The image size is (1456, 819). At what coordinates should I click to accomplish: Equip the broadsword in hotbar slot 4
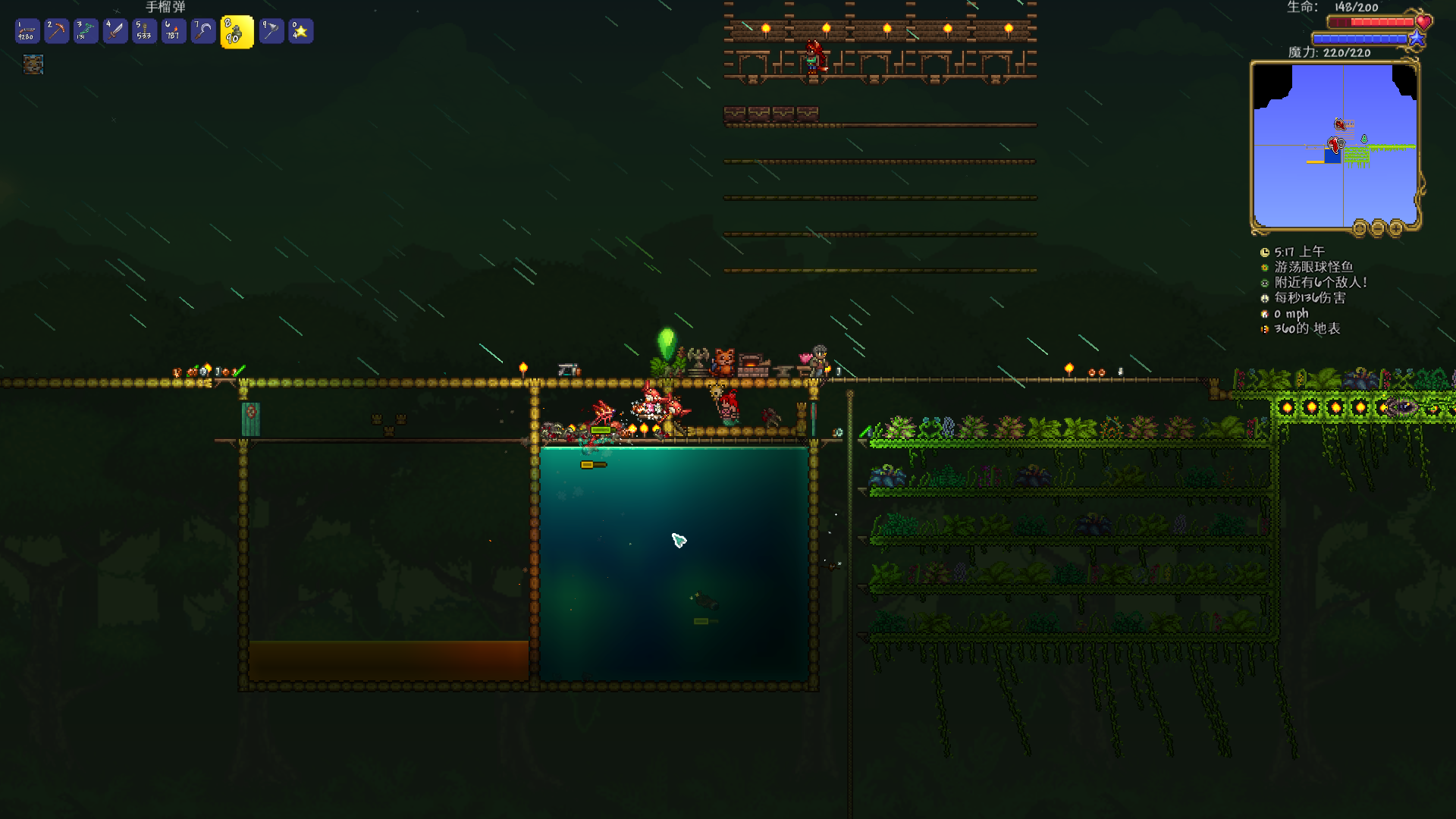[x=115, y=31]
